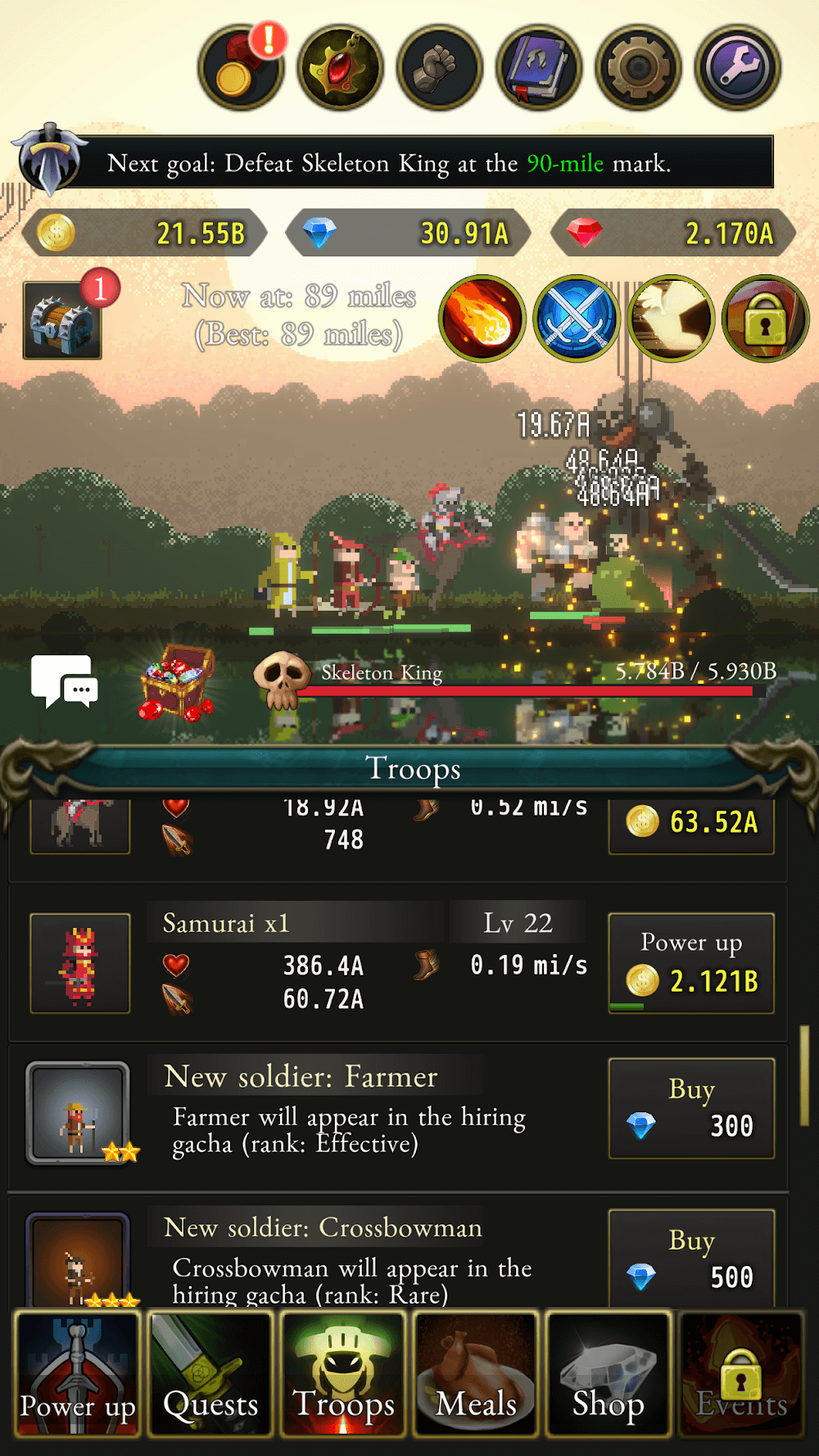Open the gear settings icon

coord(638,68)
